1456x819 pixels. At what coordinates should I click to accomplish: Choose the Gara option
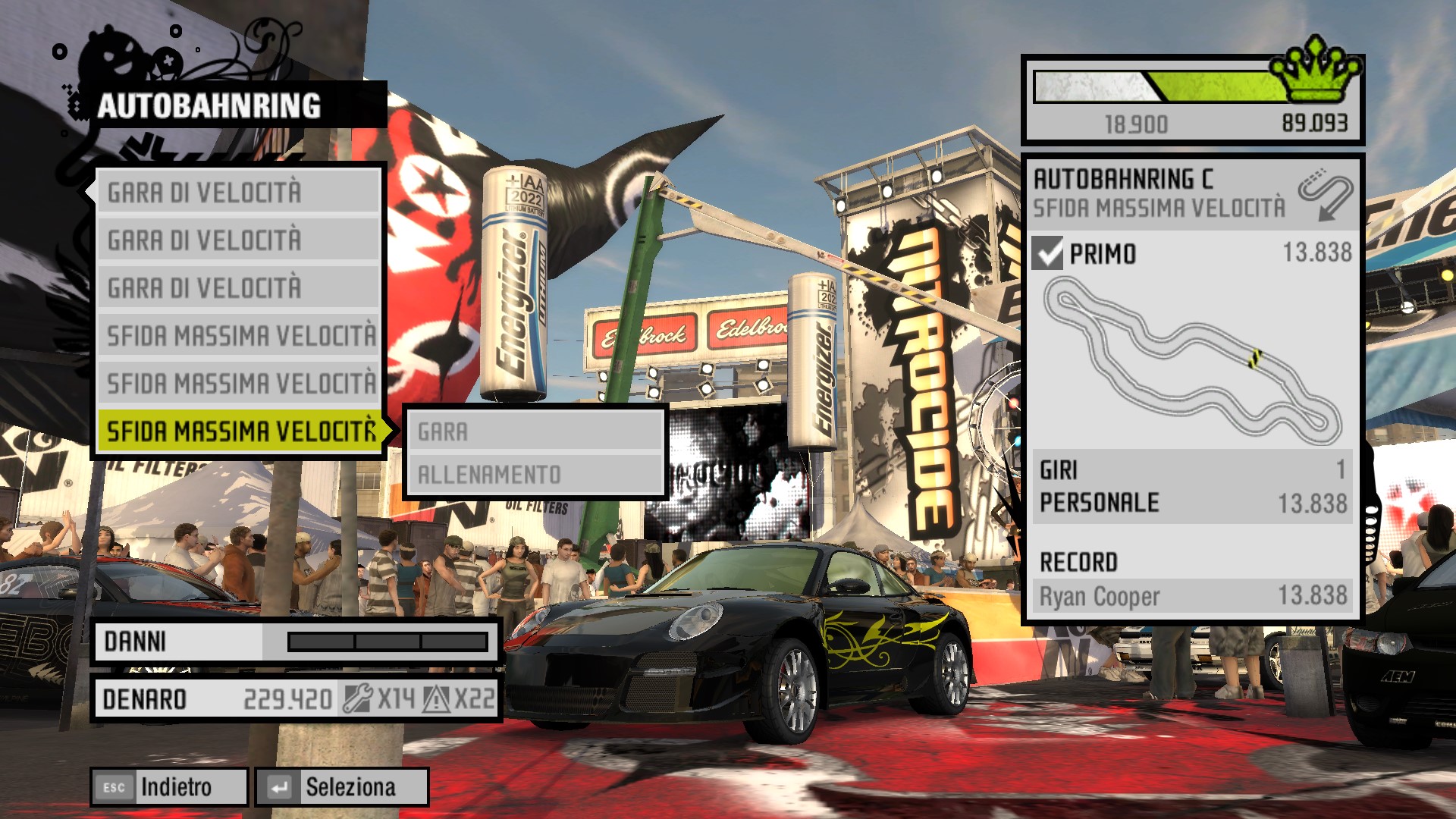point(535,431)
